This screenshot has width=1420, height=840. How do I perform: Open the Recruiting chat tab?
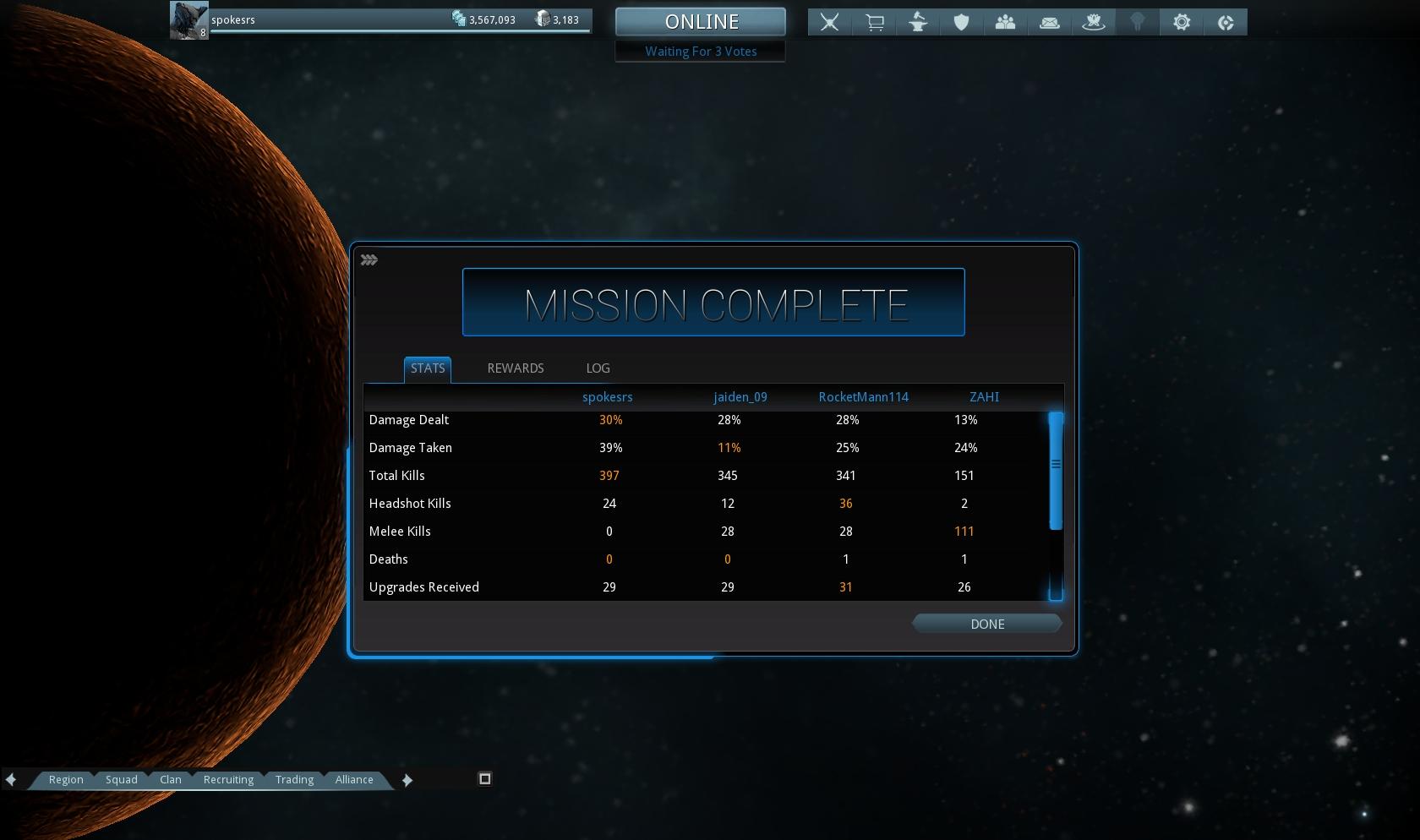[x=228, y=779]
